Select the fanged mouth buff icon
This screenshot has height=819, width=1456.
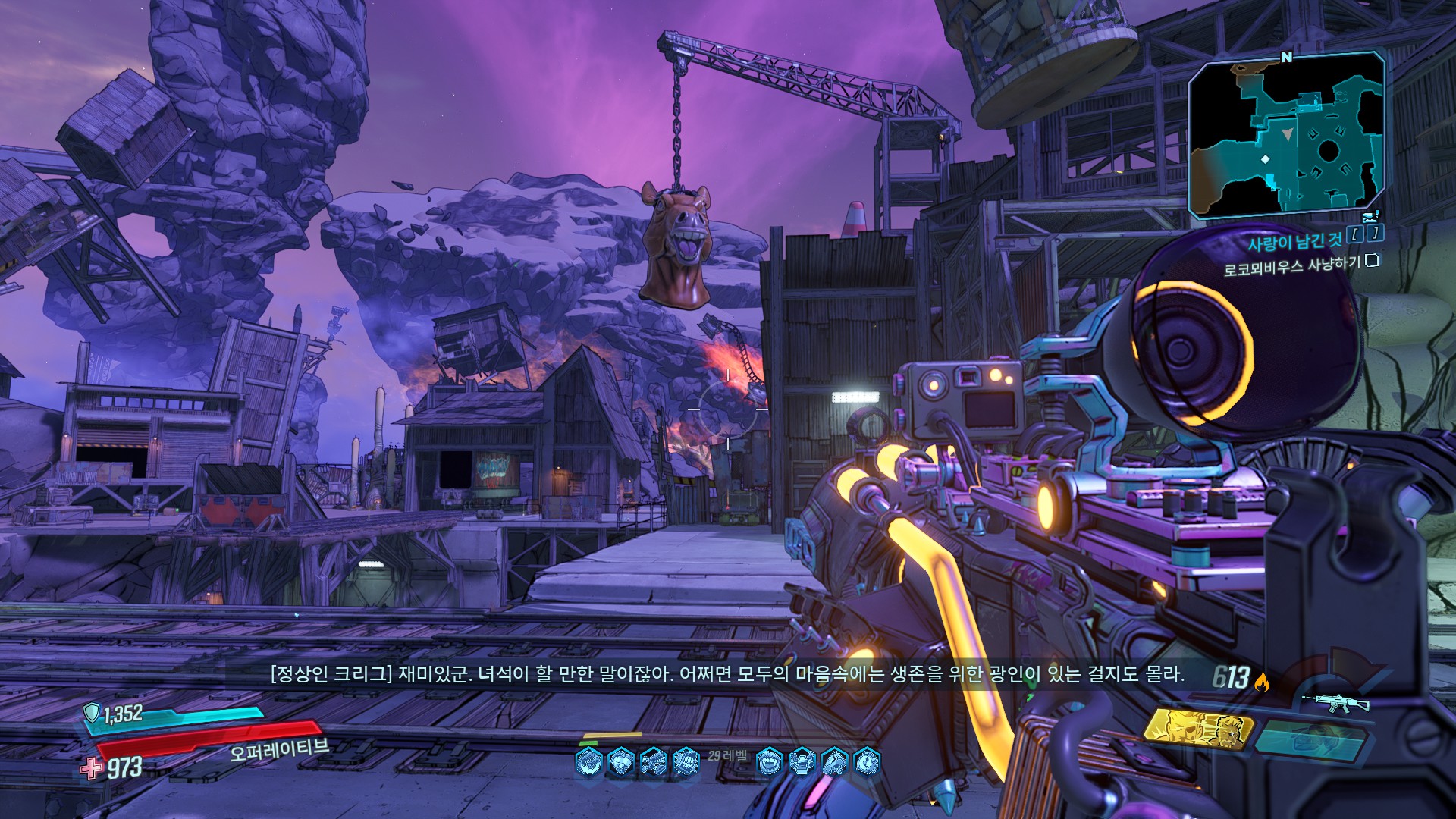pos(770,761)
